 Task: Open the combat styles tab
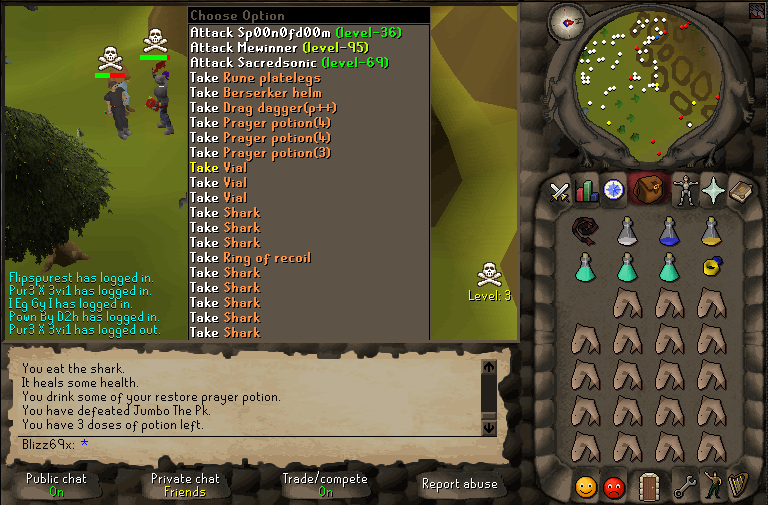click(x=560, y=188)
